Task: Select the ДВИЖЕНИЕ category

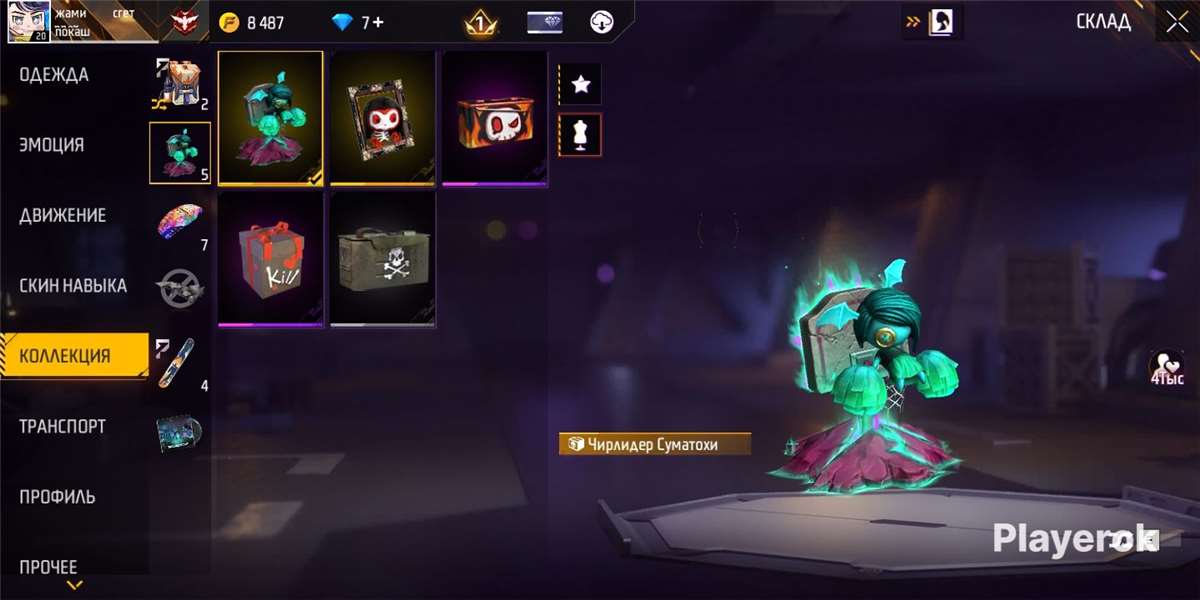Action: tap(62, 216)
